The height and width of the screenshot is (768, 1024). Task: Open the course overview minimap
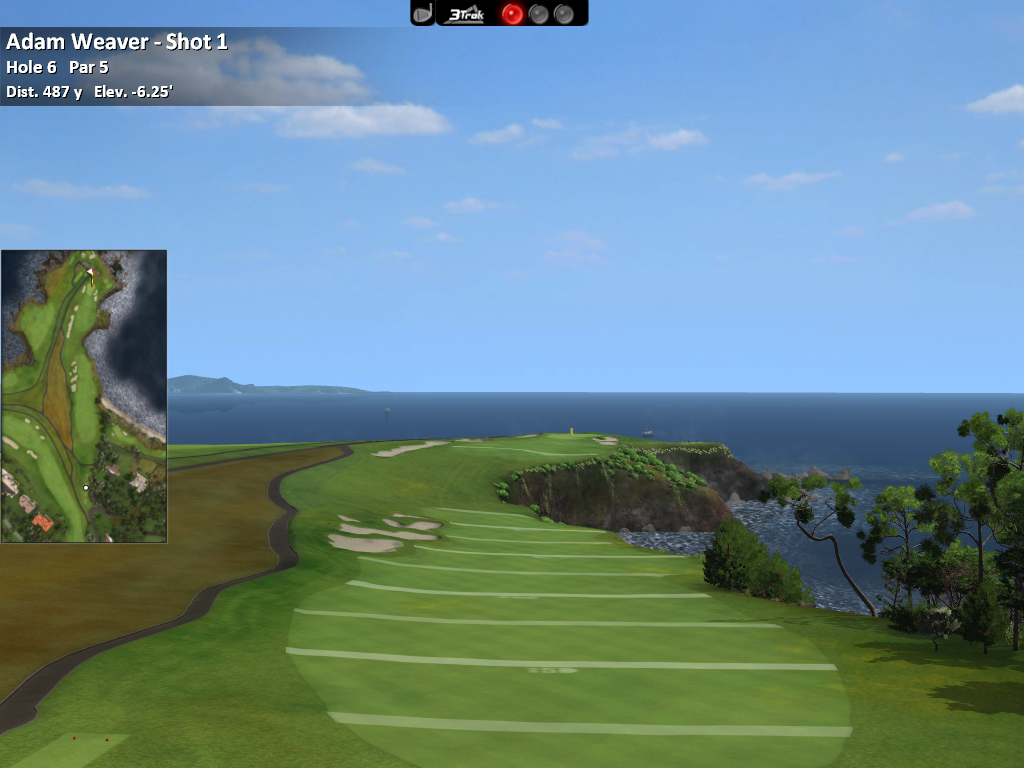tap(84, 396)
